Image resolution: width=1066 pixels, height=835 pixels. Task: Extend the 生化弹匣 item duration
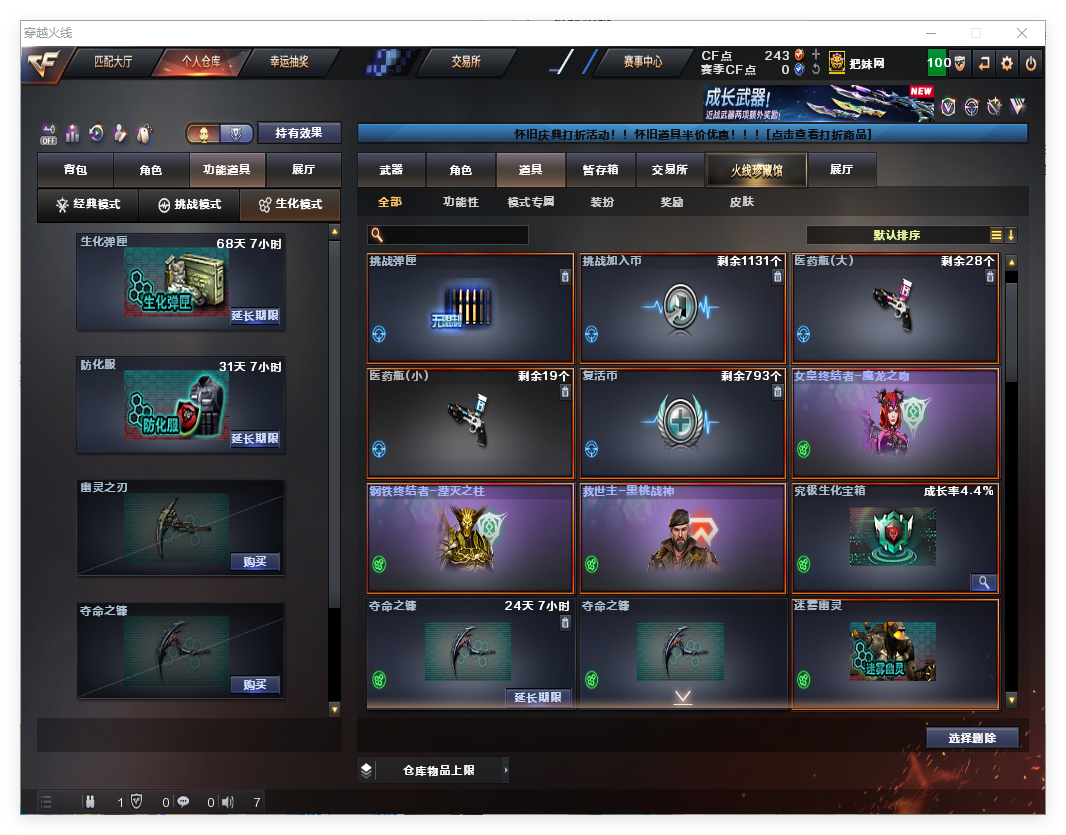[255, 316]
